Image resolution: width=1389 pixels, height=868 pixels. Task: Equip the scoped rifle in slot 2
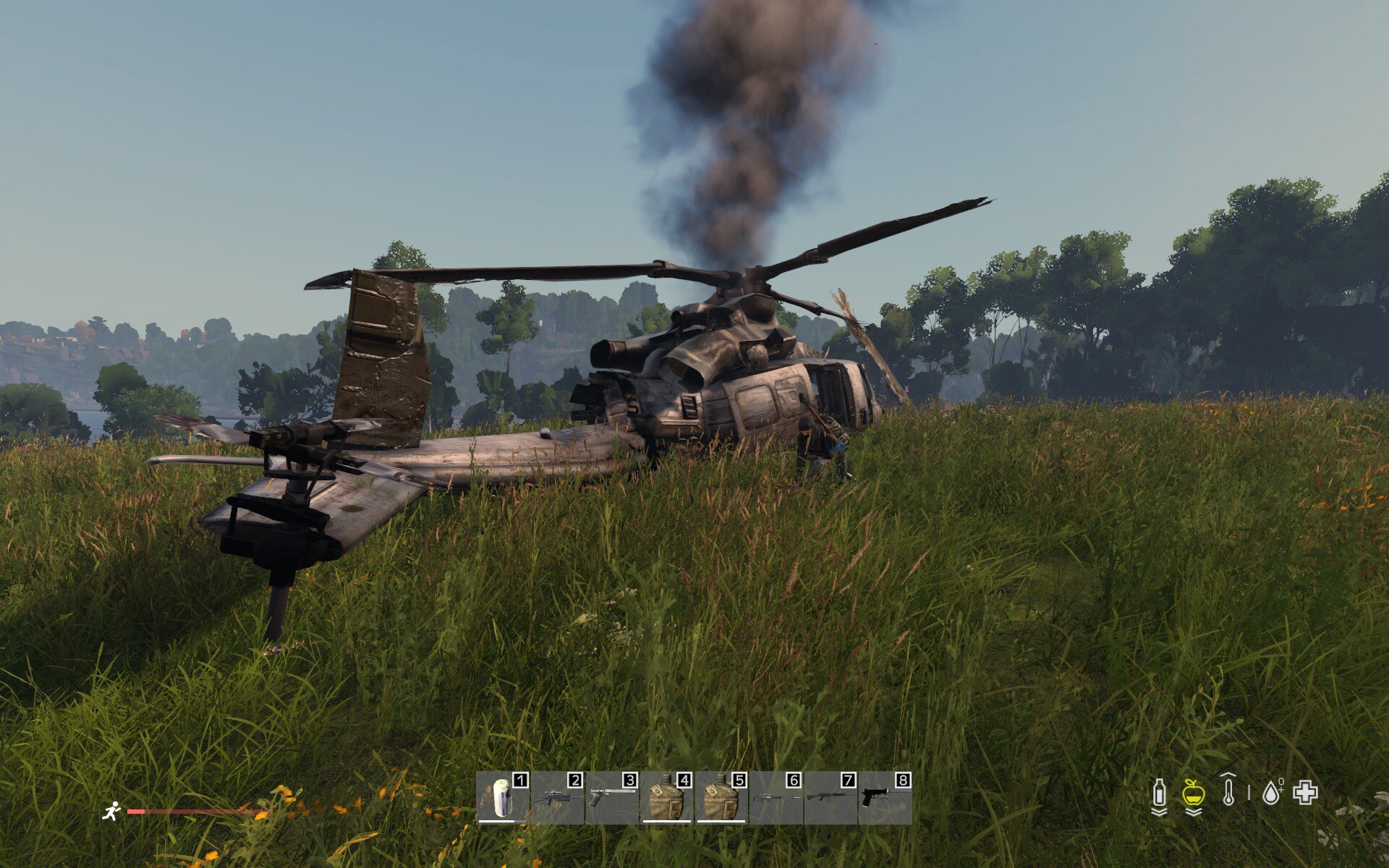point(557,798)
